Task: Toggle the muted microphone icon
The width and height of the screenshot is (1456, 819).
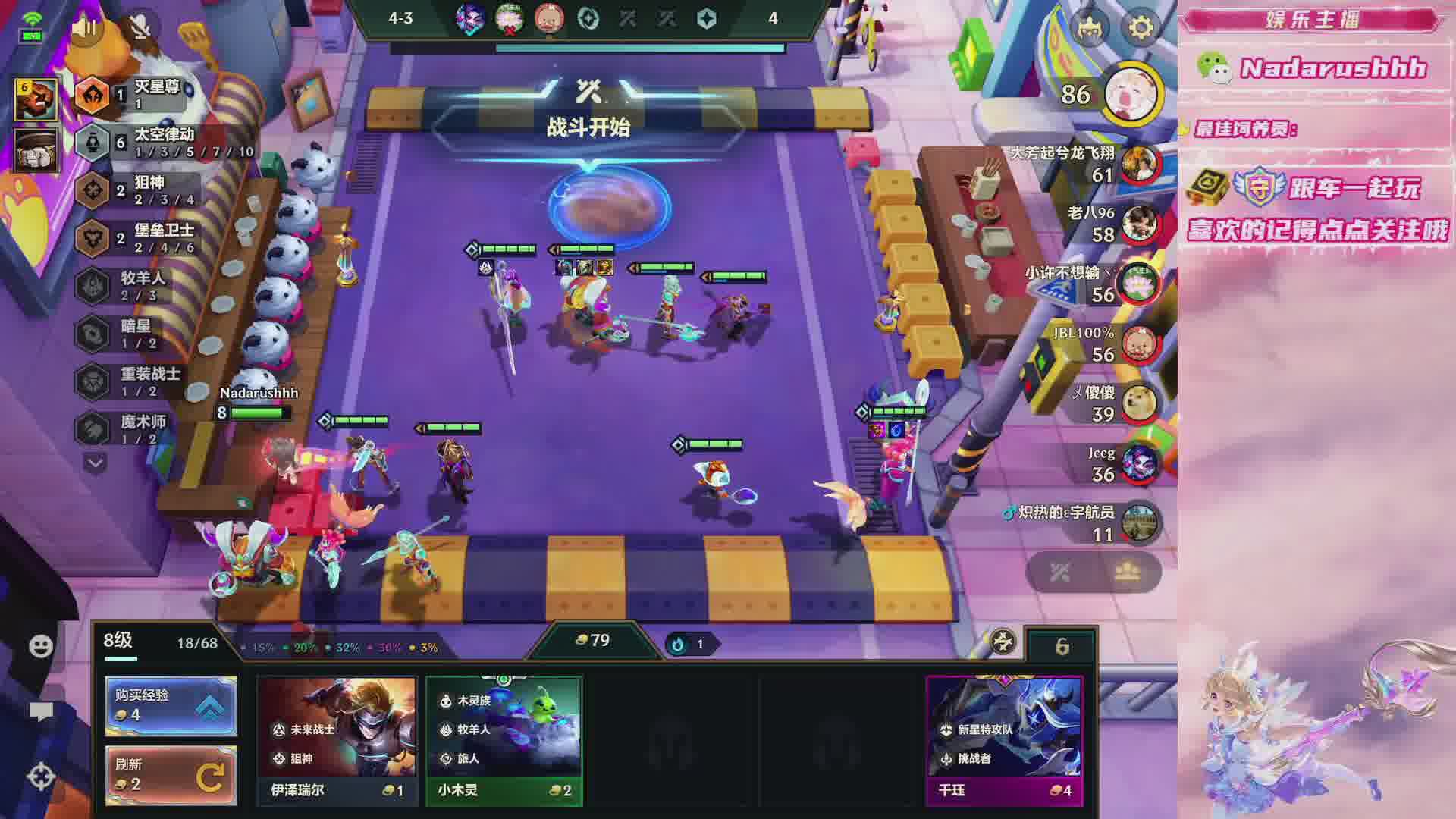Action: 140,28
